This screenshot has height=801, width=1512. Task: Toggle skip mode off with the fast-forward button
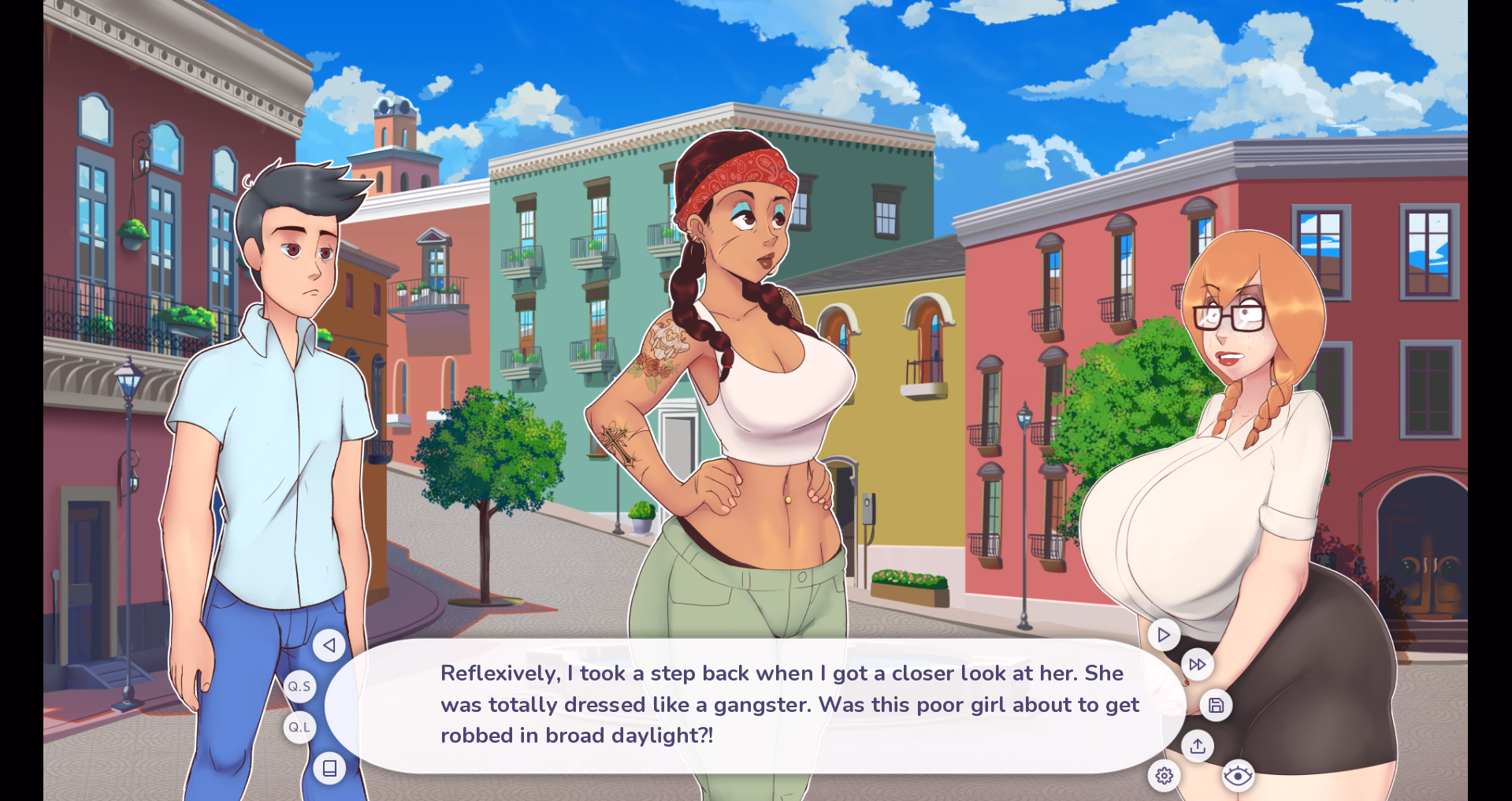(x=1197, y=664)
